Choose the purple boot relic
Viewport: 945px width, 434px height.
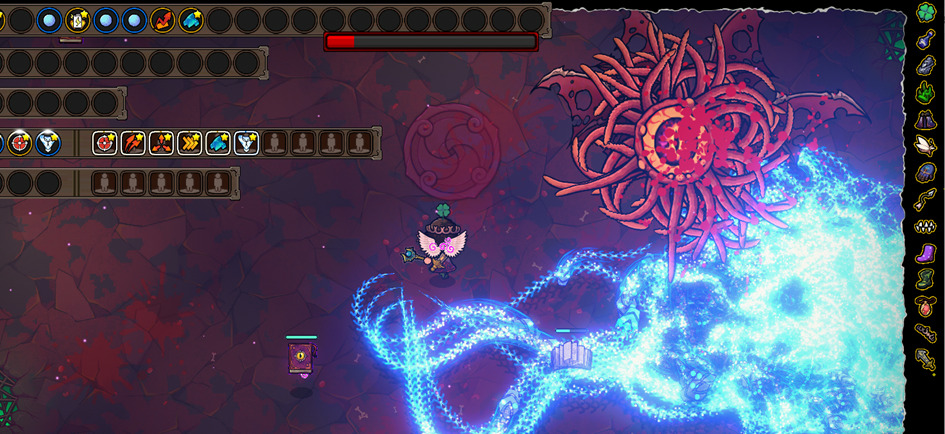(926, 253)
